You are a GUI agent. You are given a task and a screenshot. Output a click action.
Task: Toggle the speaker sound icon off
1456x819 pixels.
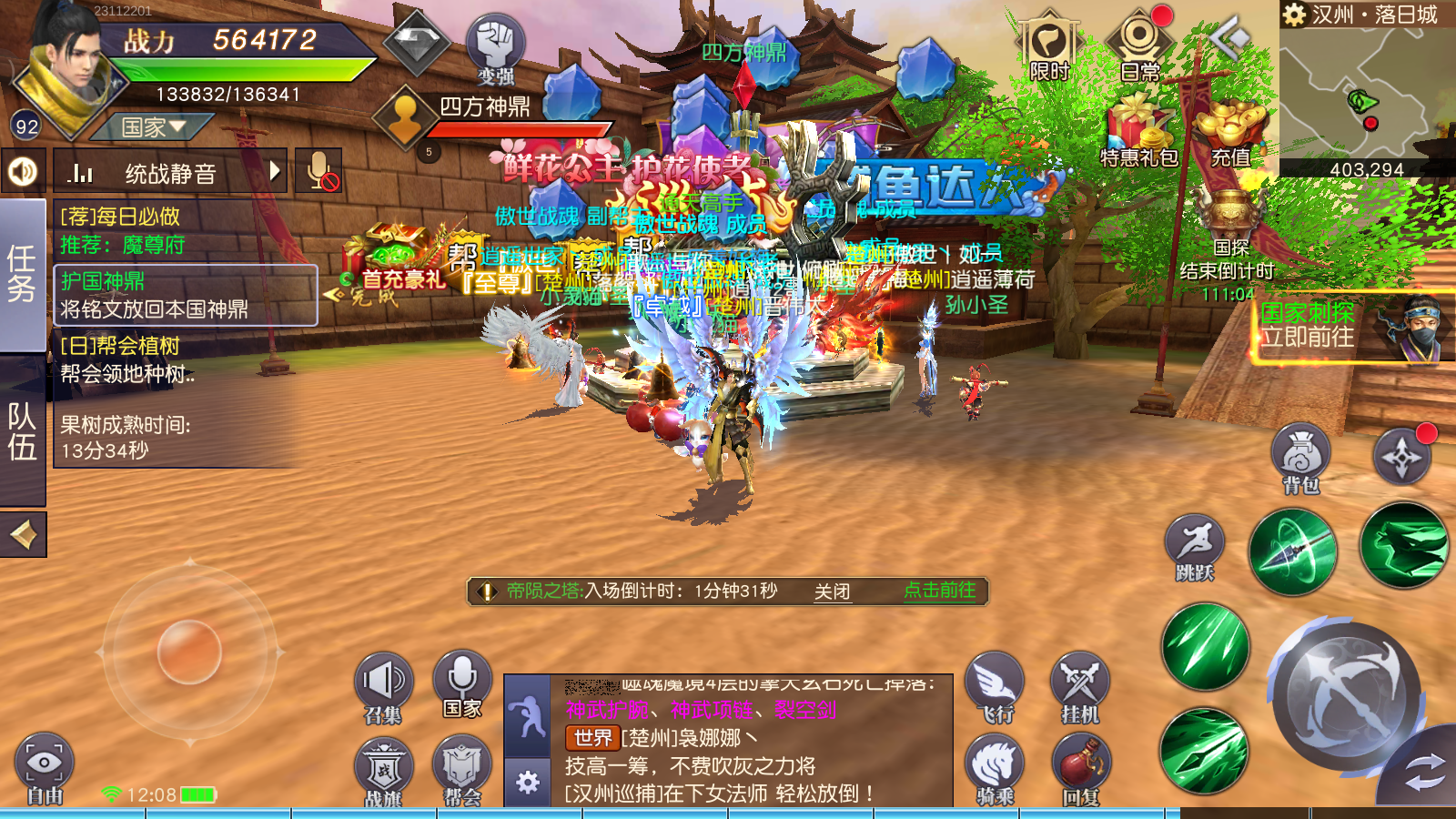tap(24, 172)
